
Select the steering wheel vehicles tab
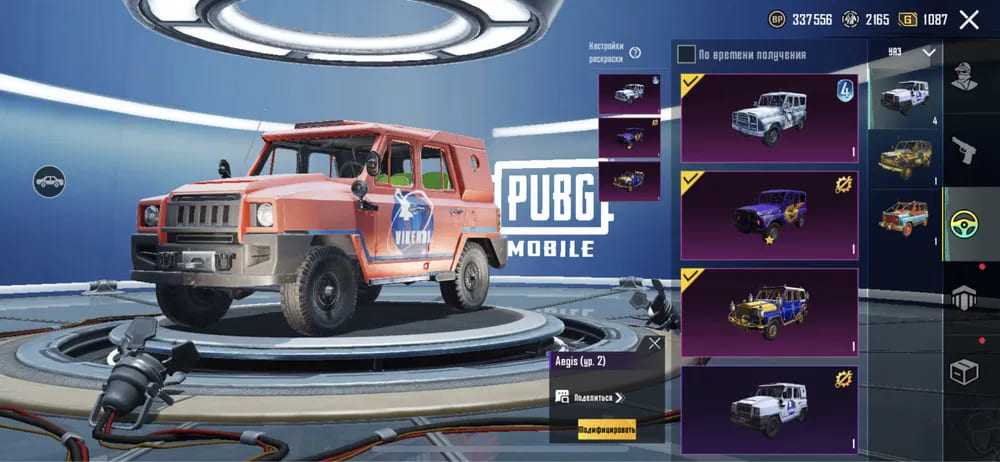click(x=964, y=224)
